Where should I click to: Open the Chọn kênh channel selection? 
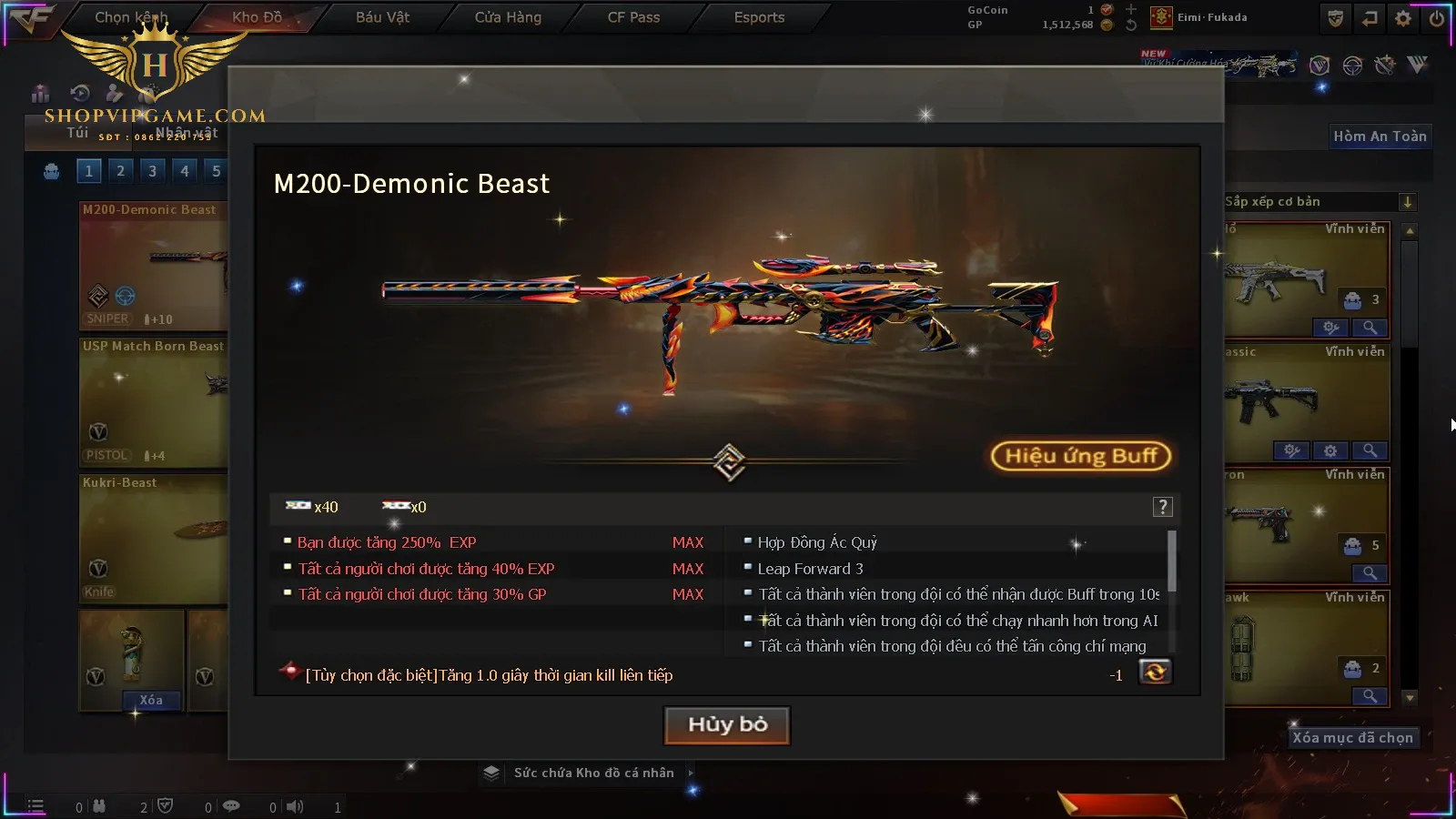tap(131, 17)
